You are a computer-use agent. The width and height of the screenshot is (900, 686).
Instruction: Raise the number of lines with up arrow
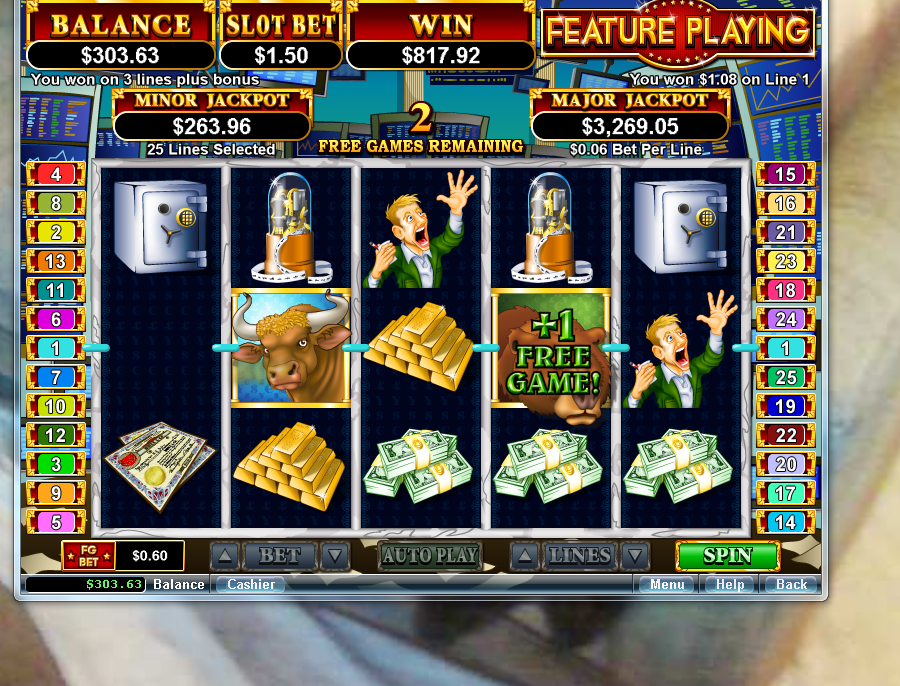(x=526, y=556)
